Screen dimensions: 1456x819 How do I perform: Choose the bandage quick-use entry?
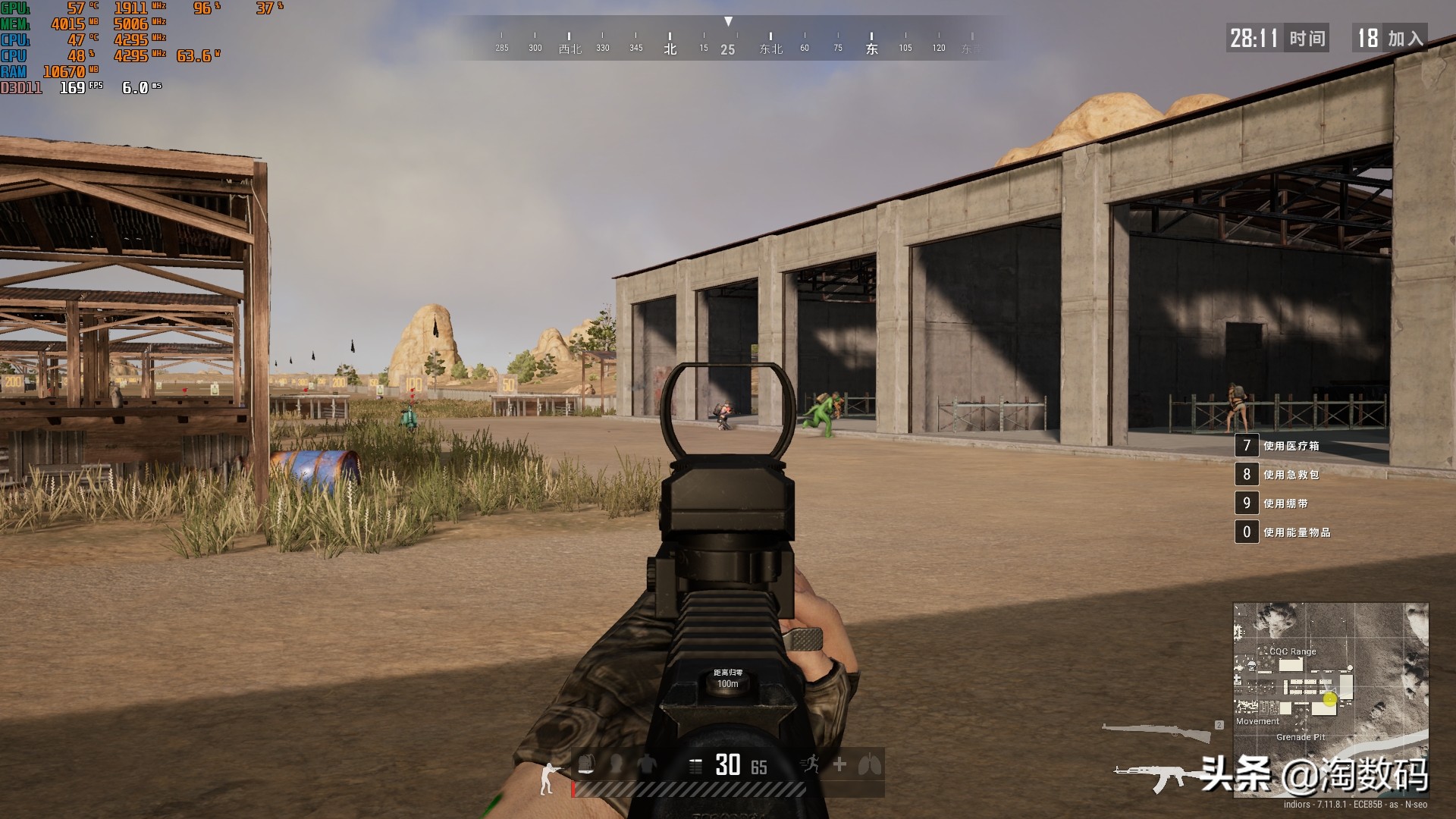pos(1285,504)
